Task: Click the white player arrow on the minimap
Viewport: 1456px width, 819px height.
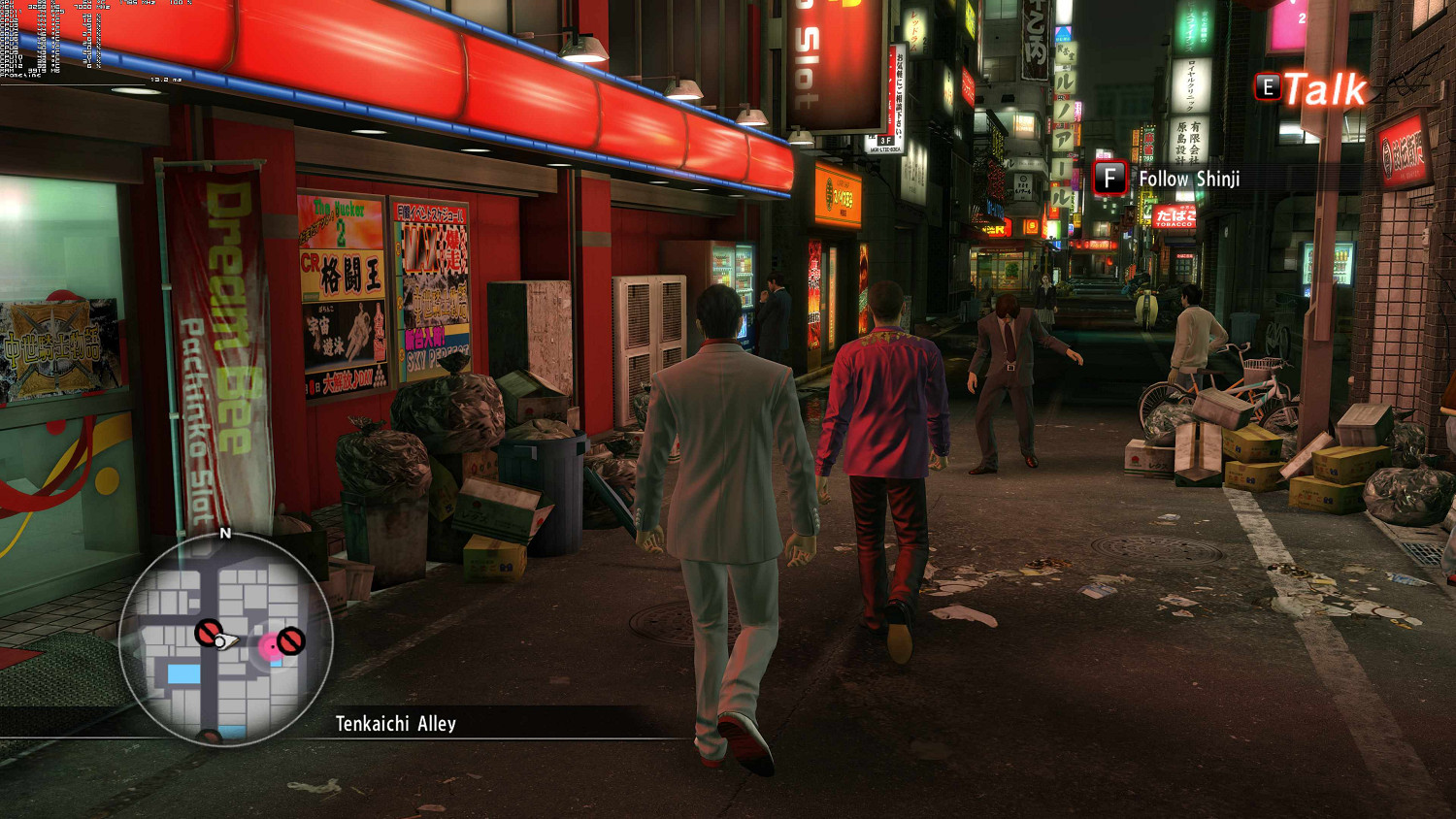Action: coord(225,640)
